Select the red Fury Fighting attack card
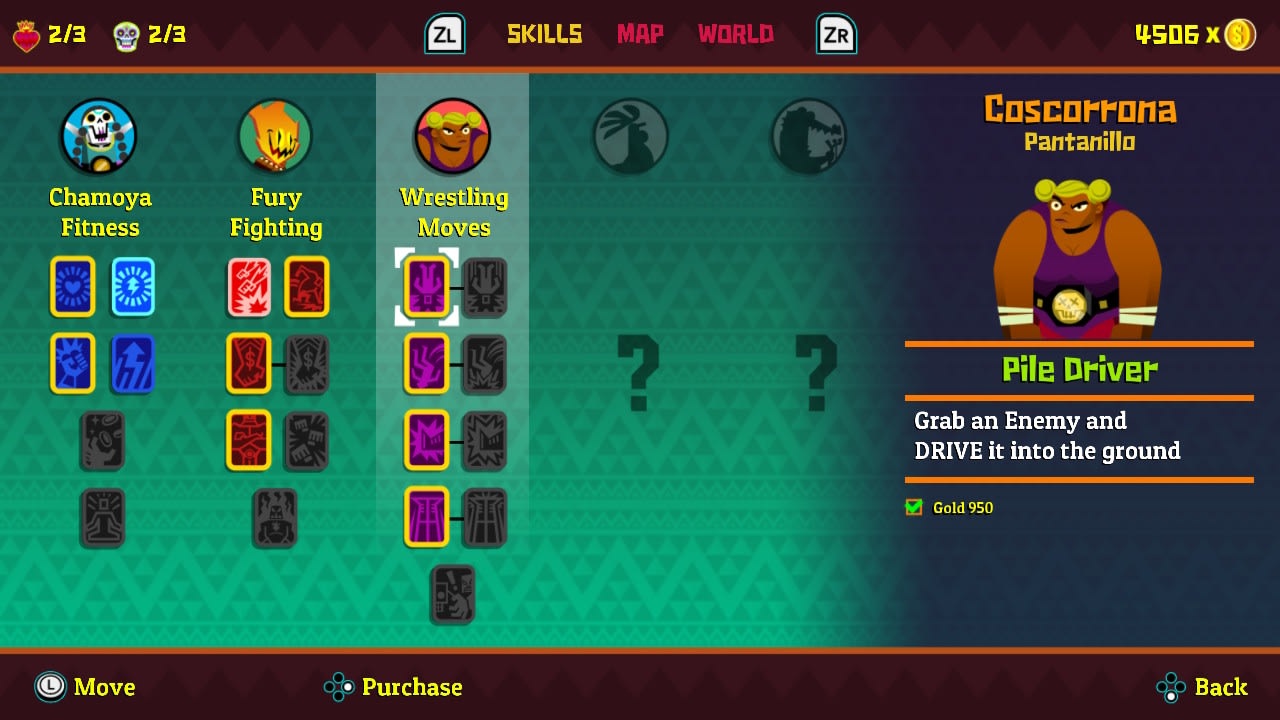Screen dimensions: 1280x720 [248, 287]
